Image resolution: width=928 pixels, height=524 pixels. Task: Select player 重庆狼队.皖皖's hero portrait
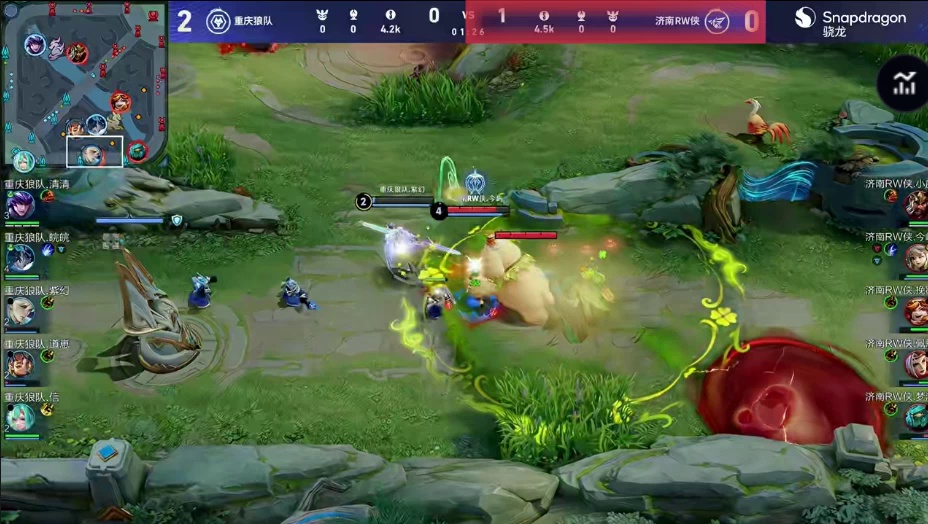pyautogui.click(x=19, y=258)
